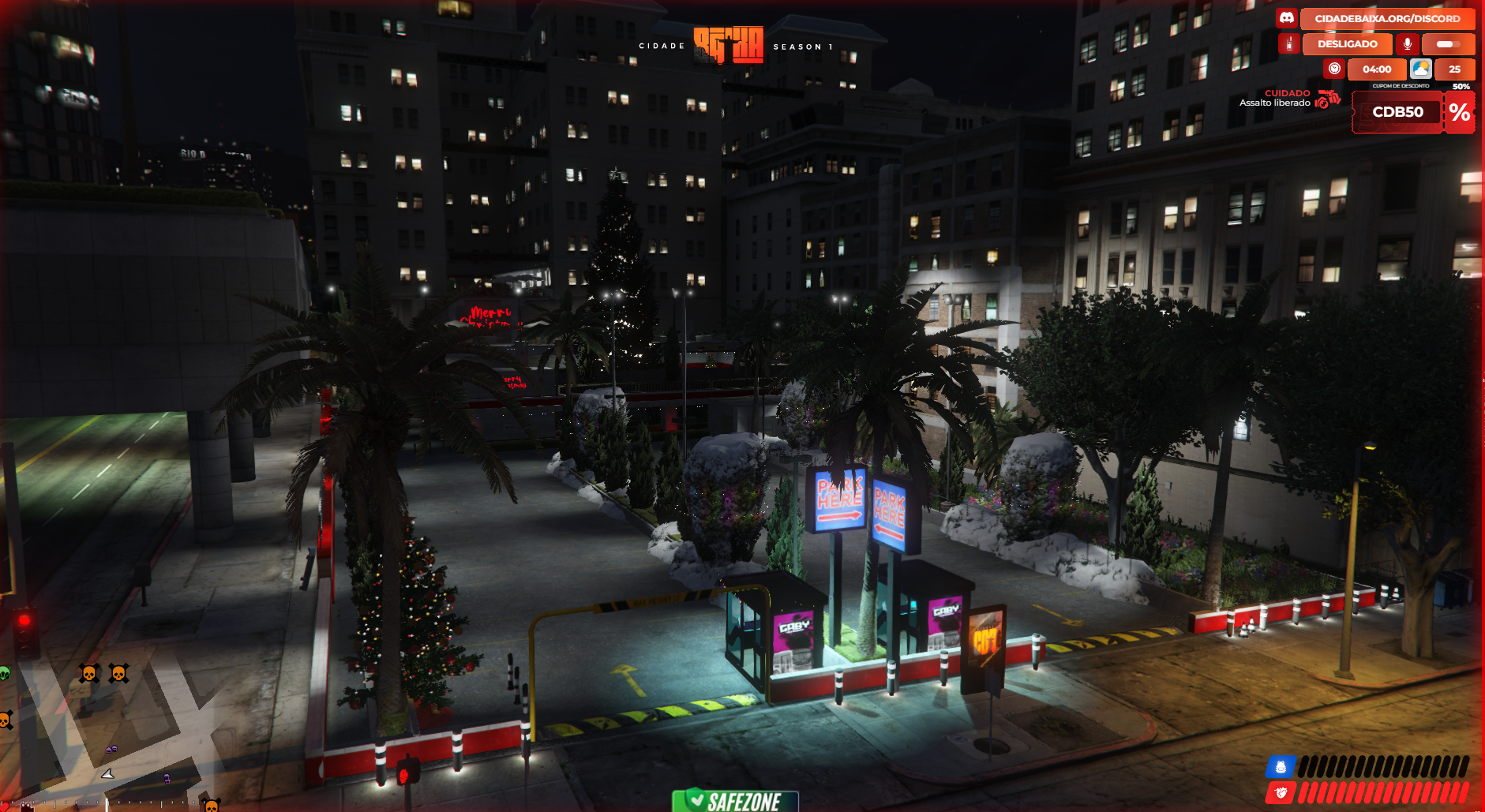Click the microphone voice icon
The width and height of the screenshot is (1485, 812).
point(1407,44)
